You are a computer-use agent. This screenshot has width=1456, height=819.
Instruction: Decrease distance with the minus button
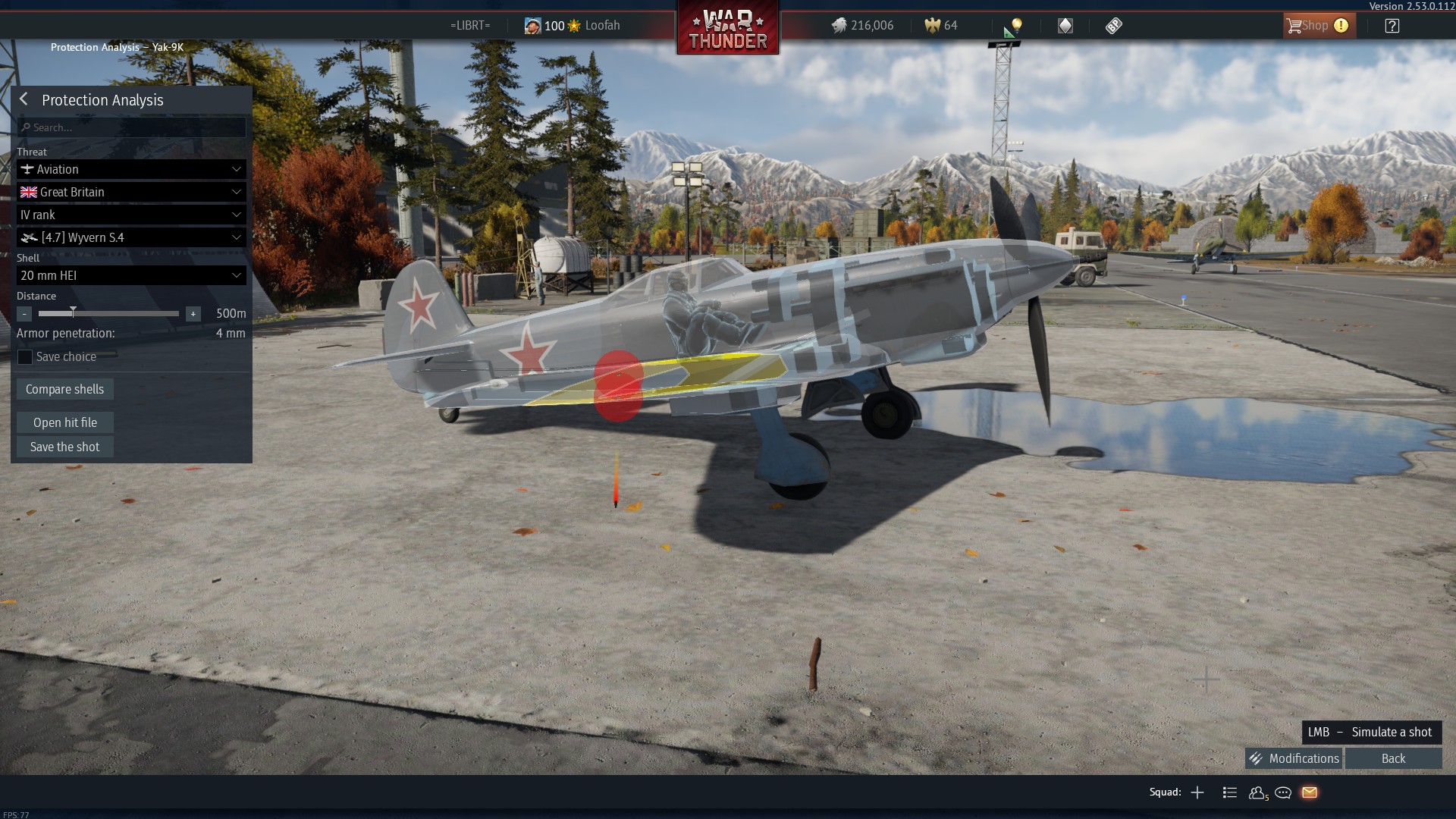[x=24, y=314]
